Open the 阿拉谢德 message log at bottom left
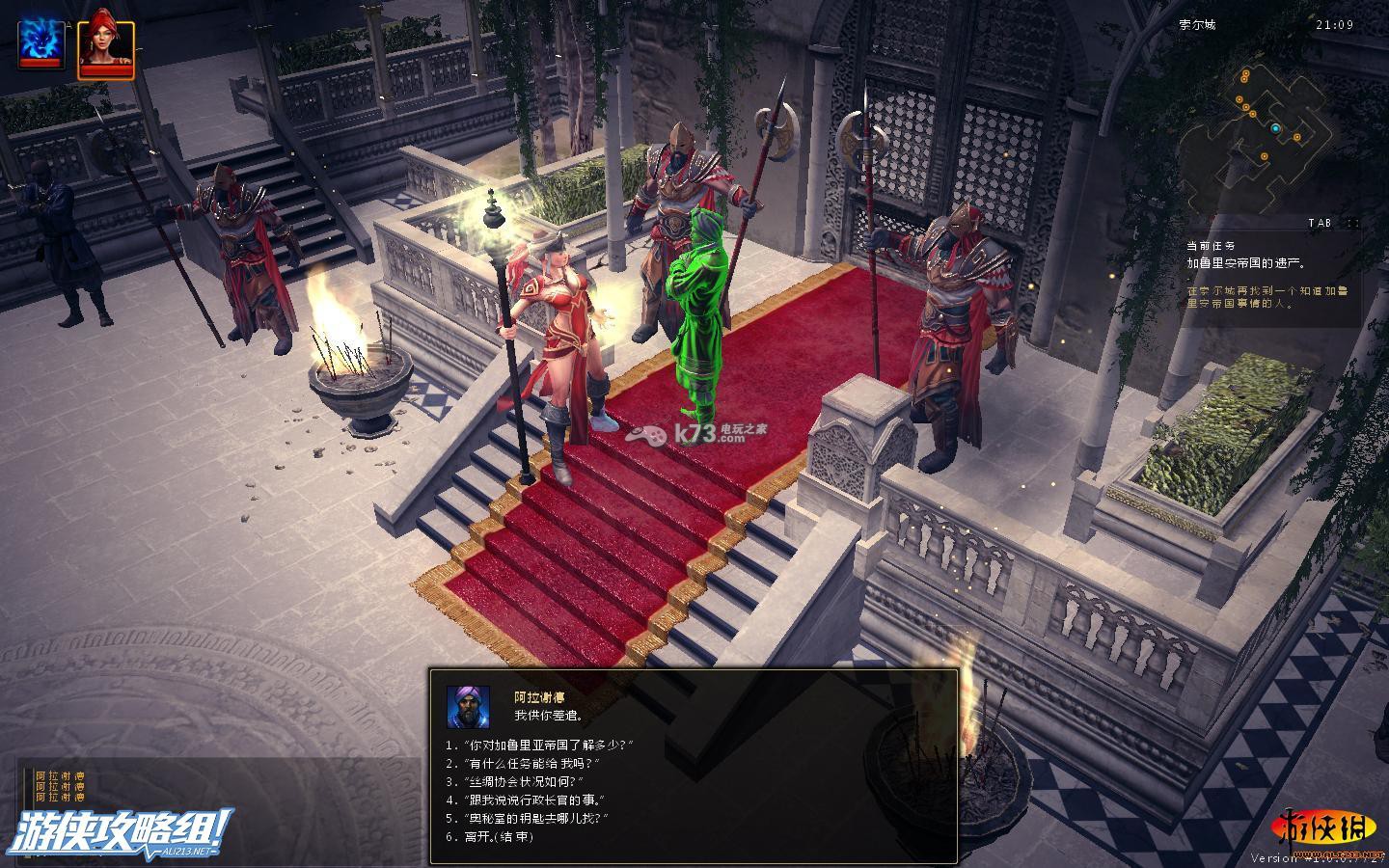Viewport: 1389px width, 868px height. click(60, 786)
